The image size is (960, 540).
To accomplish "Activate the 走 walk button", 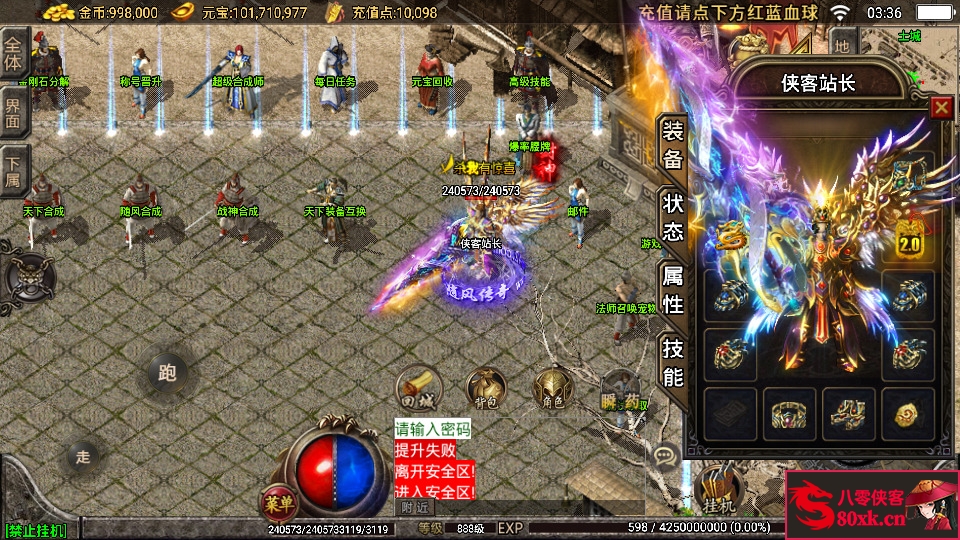I will [83, 456].
